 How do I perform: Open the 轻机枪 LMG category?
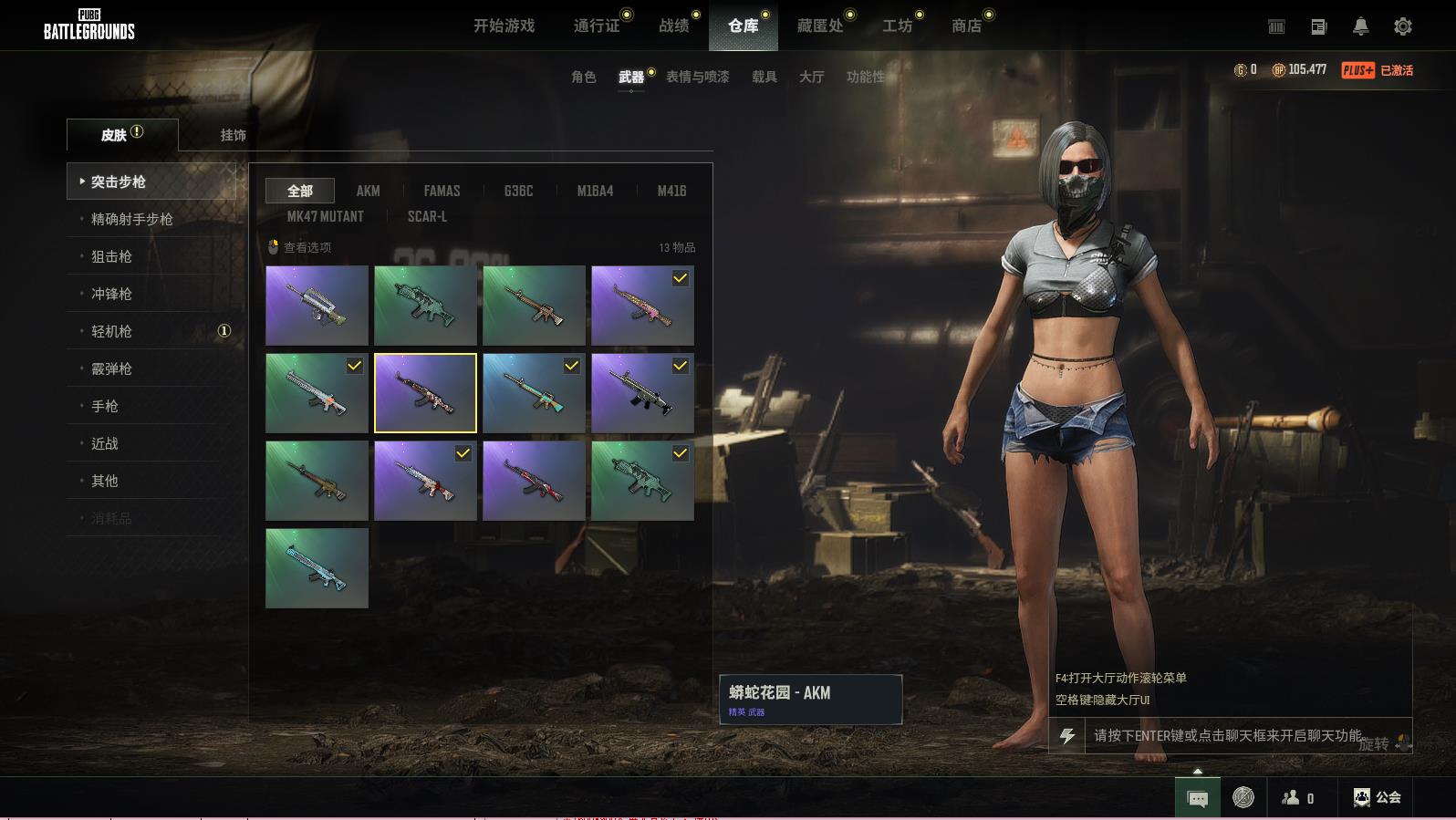[x=111, y=331]
